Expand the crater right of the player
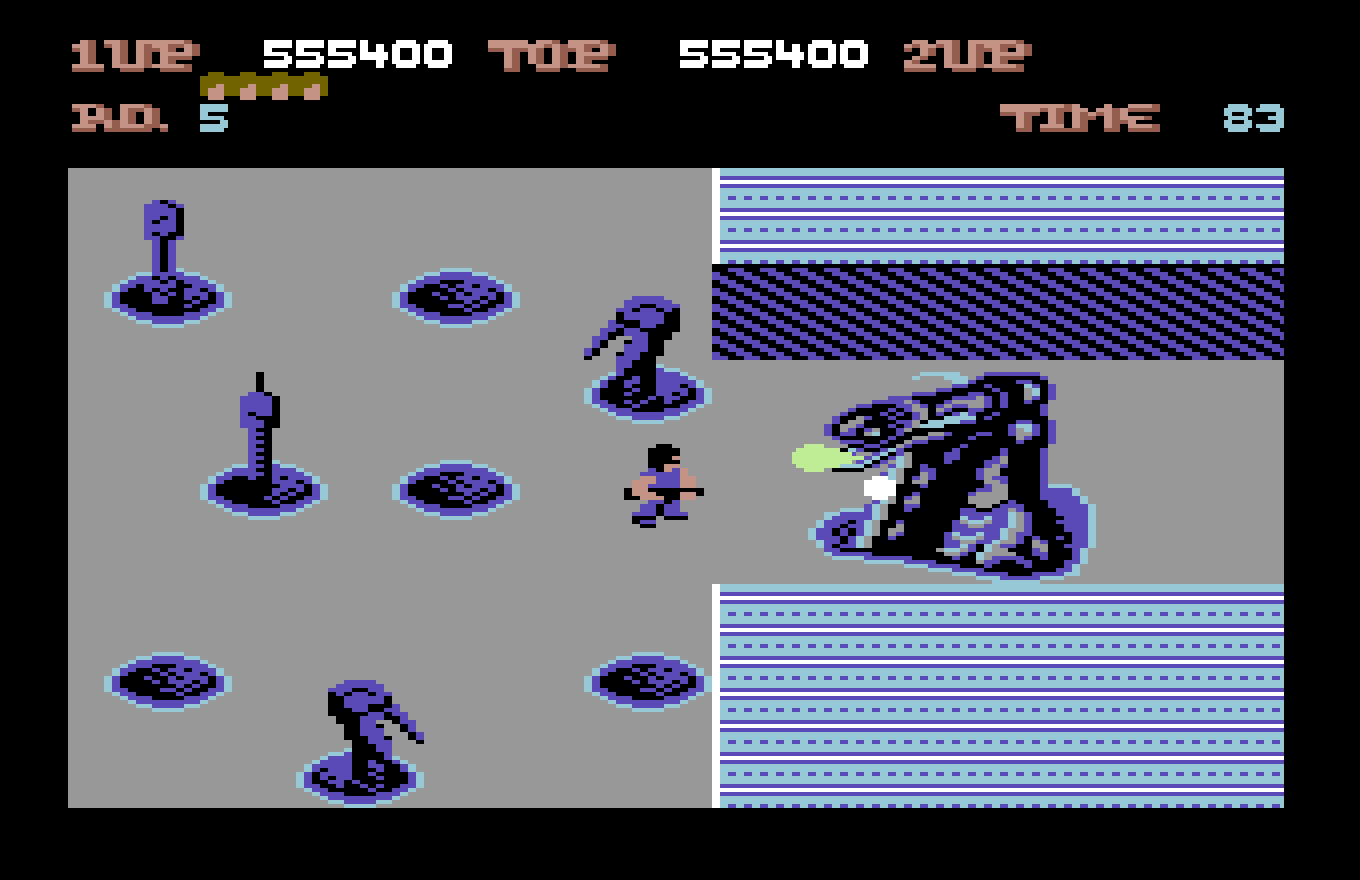Viewport: 1360px width, 880px height. 645,682
